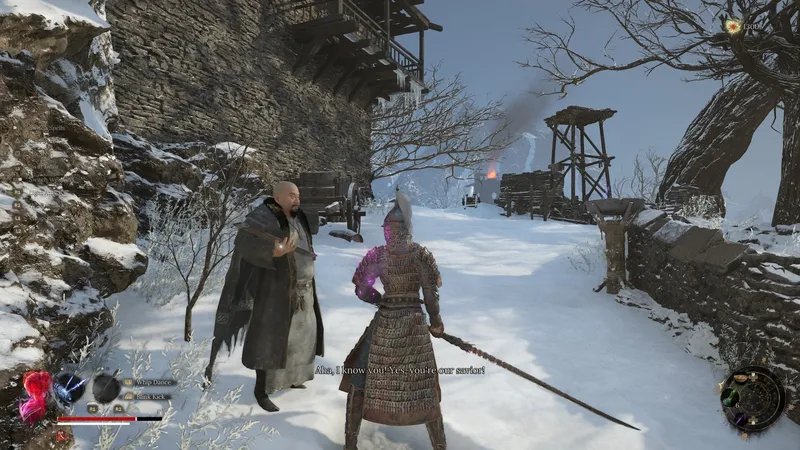Screen dimensions: 800x450
Task: Click the blue lightning spell icon
Action: pyautogui.click(x=69, y=387)
